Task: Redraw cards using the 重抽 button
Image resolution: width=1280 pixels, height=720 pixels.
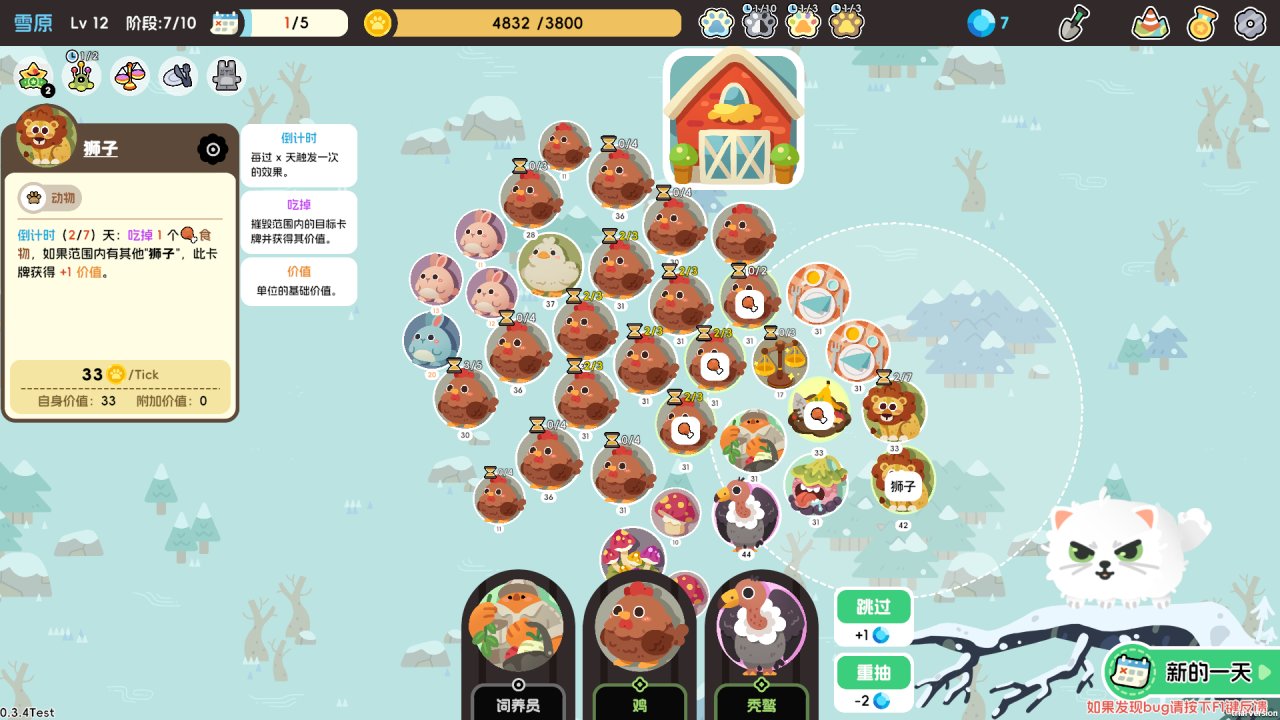Action: pyautogui.click(x=873, y=672)
